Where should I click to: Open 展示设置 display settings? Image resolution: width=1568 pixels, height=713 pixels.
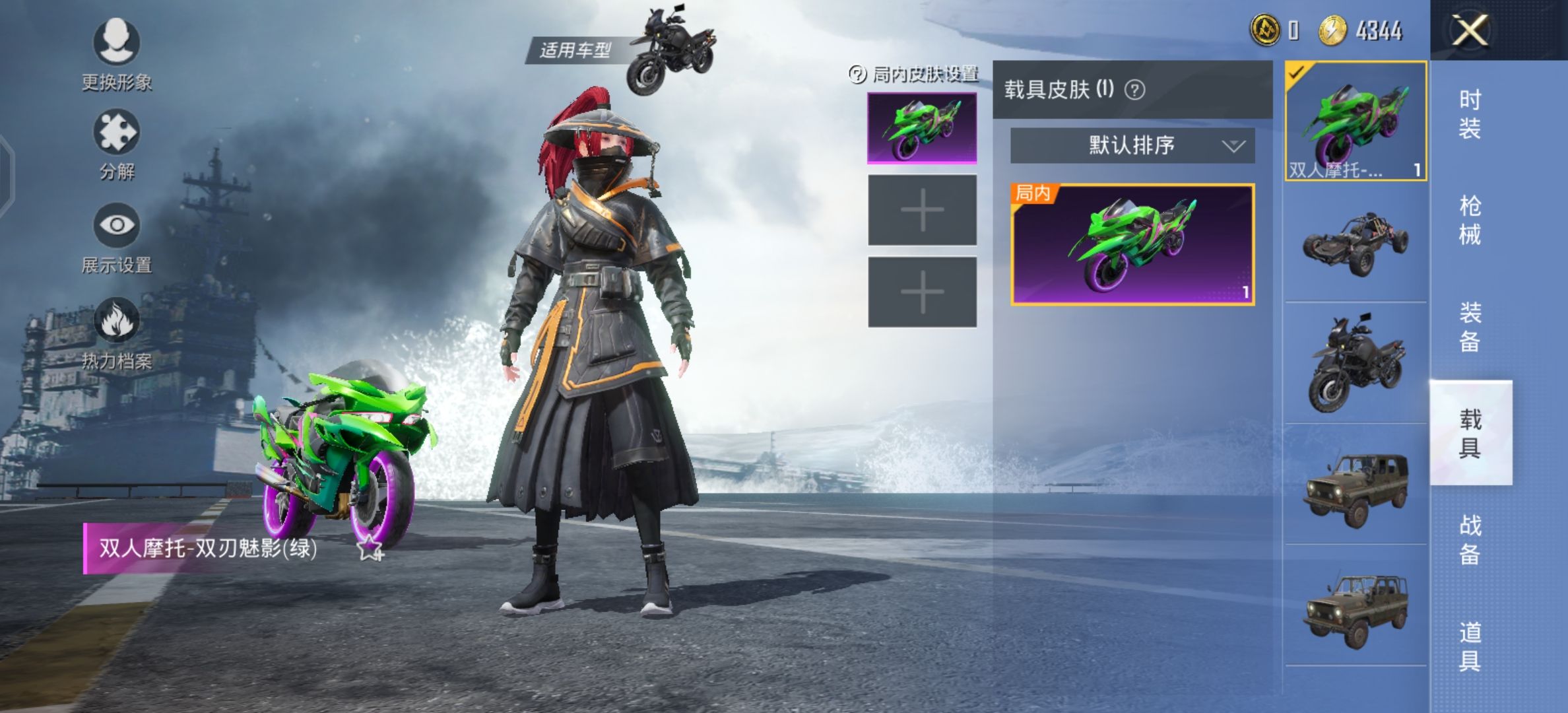[x=116, y=238]
